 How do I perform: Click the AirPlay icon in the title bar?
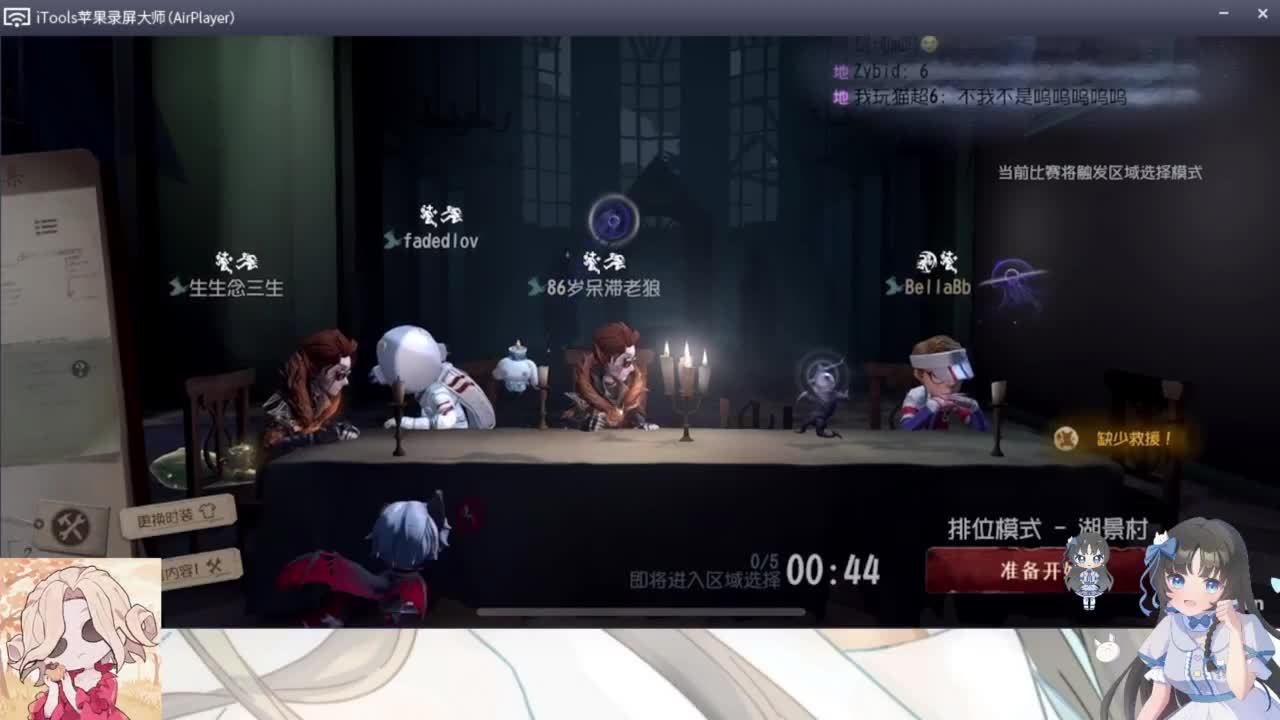coord(15,14)
